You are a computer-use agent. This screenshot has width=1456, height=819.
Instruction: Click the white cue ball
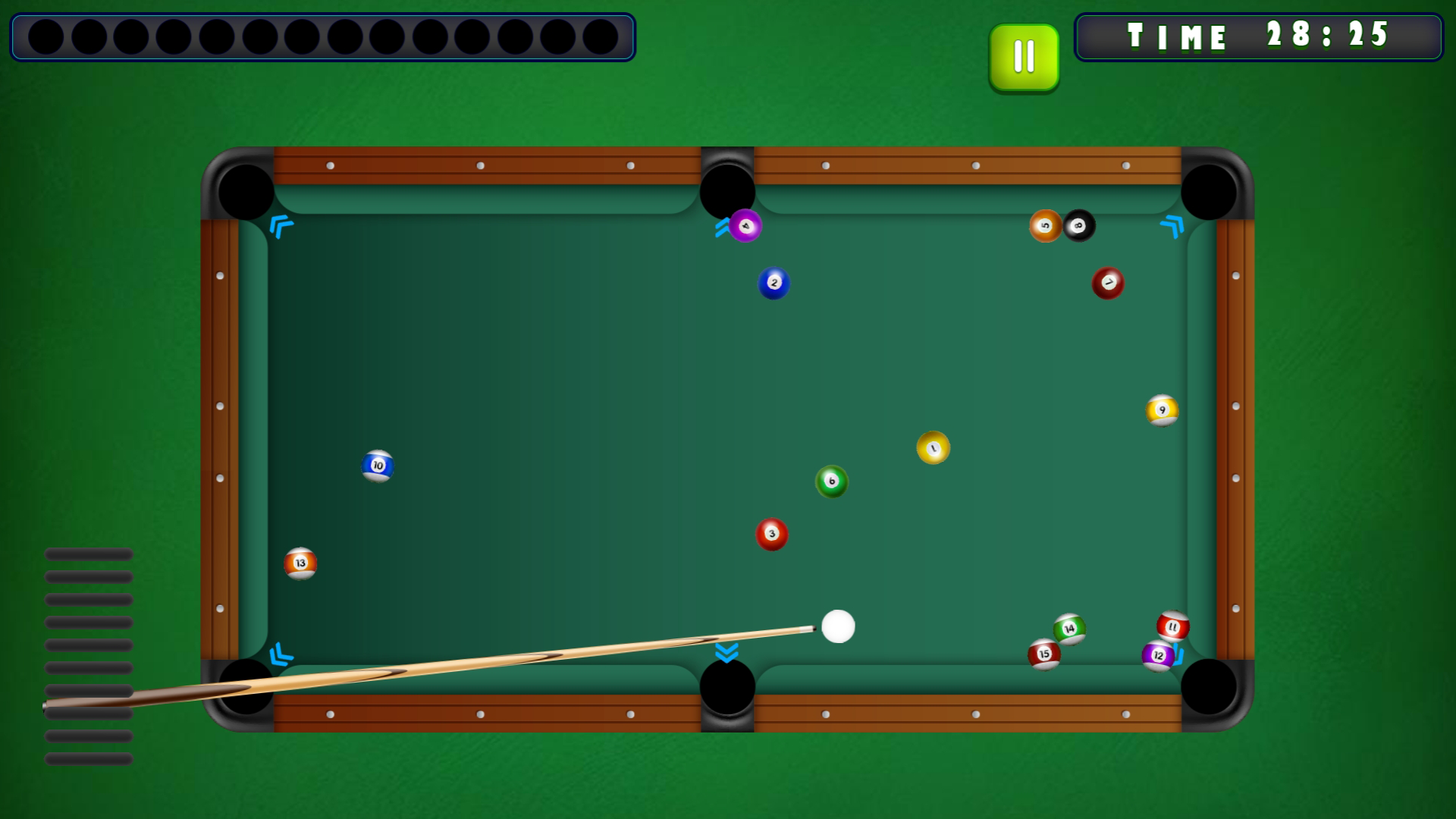click(839, 626)
